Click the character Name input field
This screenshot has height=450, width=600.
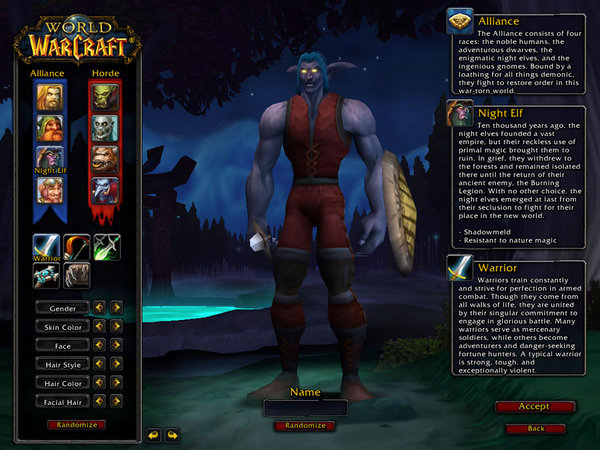(x=305, y=408)
